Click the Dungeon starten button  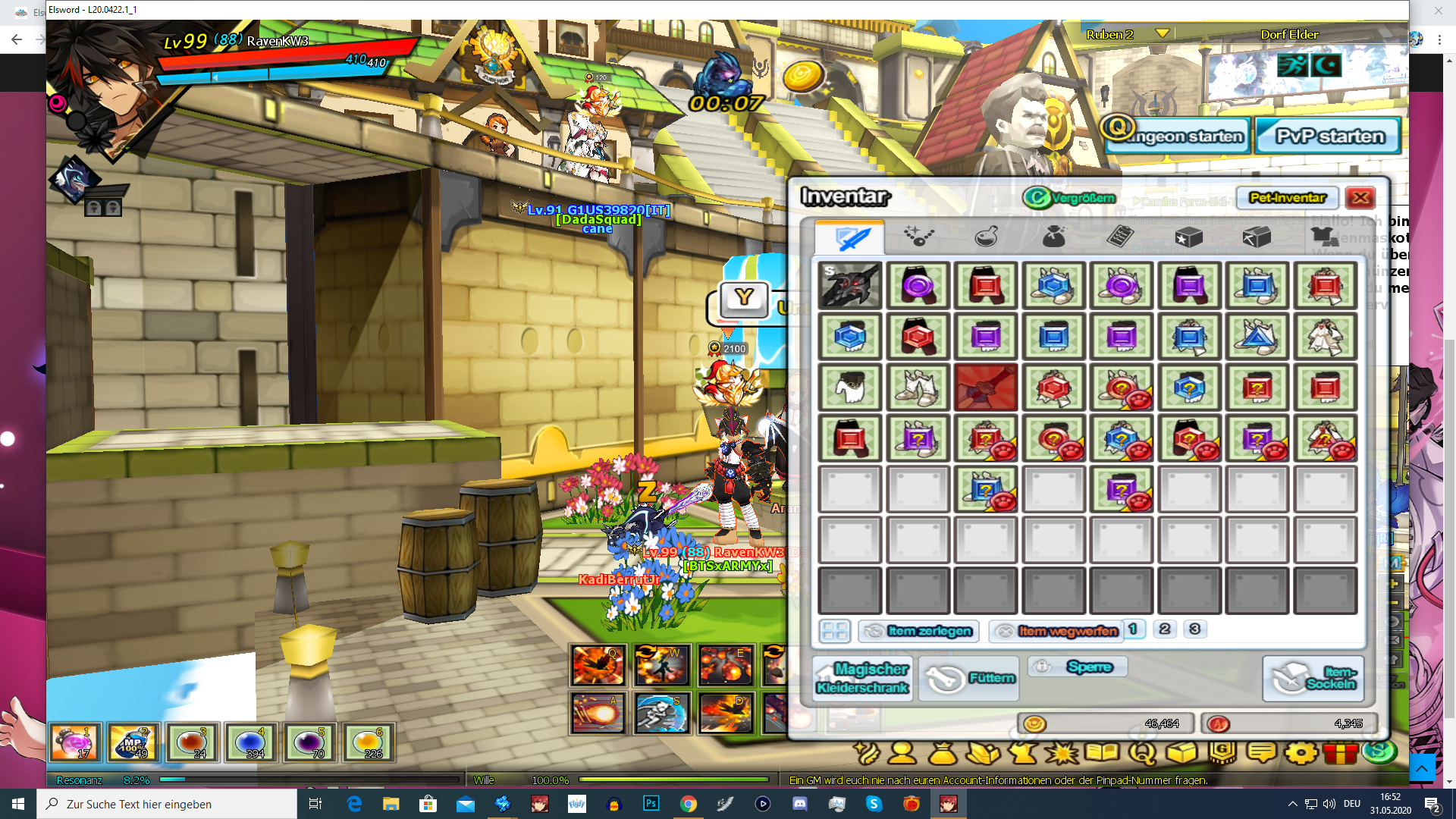1175,136
